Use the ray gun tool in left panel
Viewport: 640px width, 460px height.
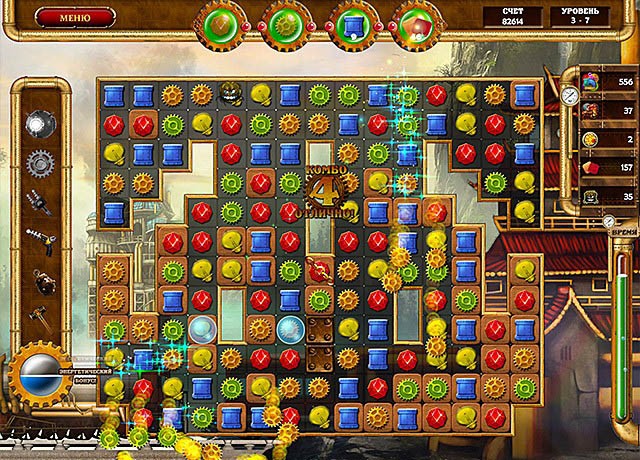[42, 238]
